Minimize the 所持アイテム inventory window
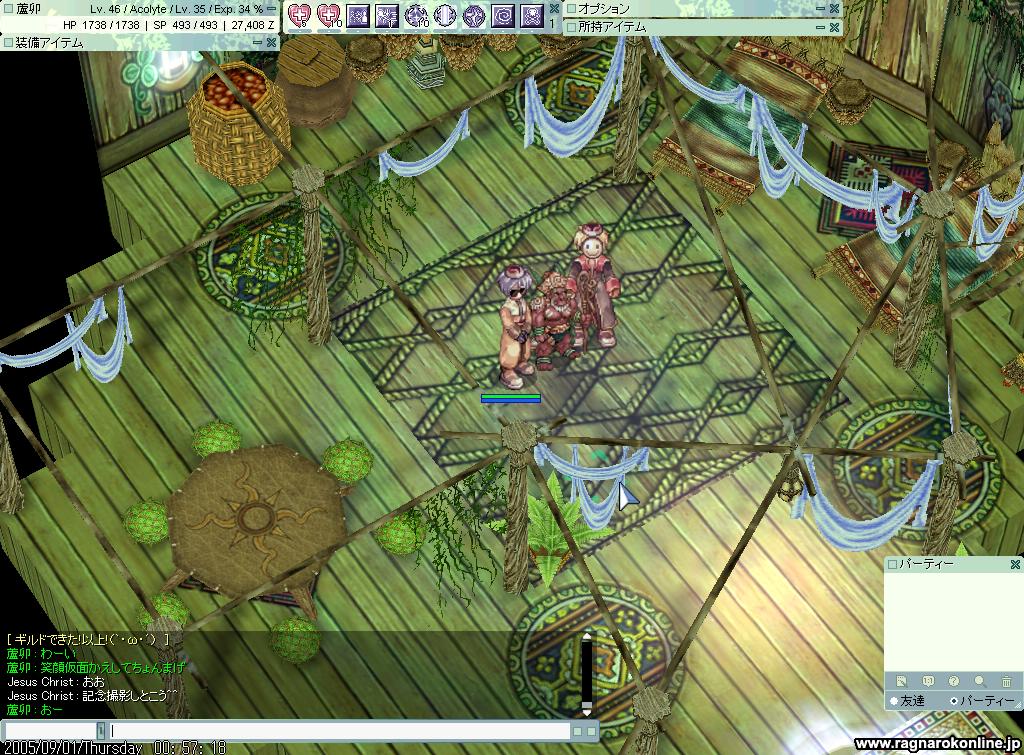This screenshot has height=755, width=1024. pos(820,27)
